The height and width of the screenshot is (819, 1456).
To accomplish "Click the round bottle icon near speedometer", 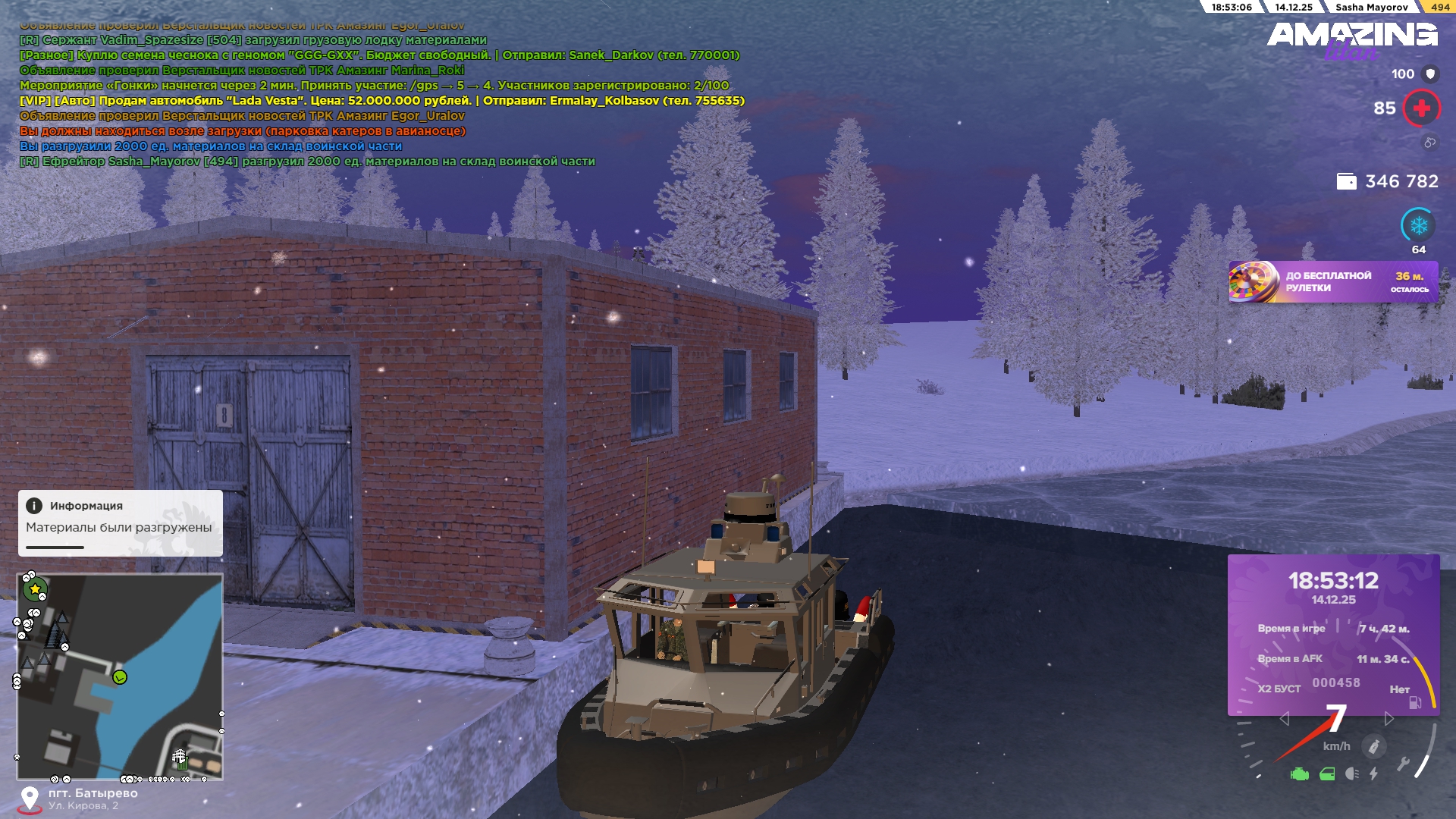I will tap(1373, 747).
